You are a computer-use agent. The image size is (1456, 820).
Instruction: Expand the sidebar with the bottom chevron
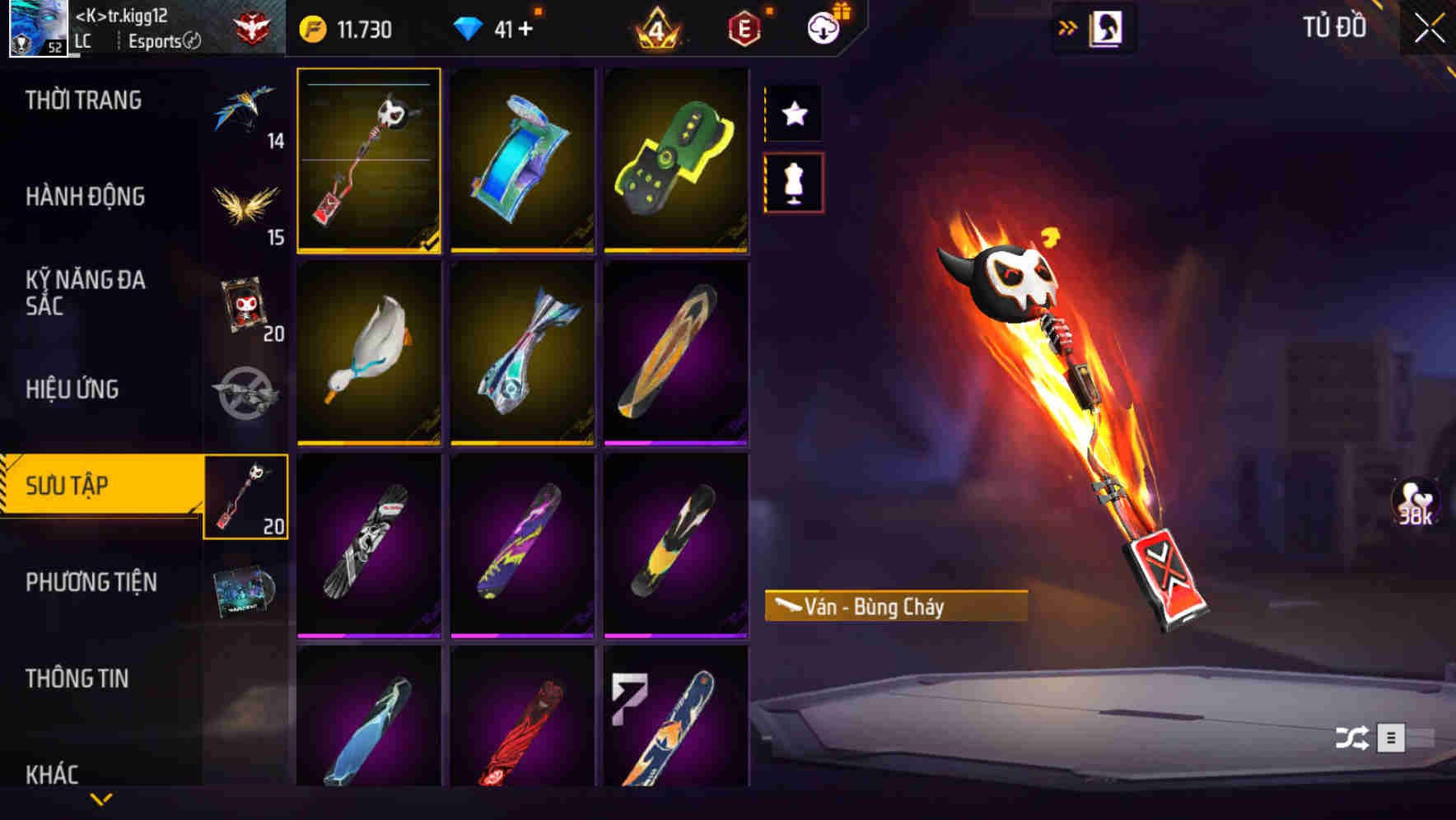point(99,799)
